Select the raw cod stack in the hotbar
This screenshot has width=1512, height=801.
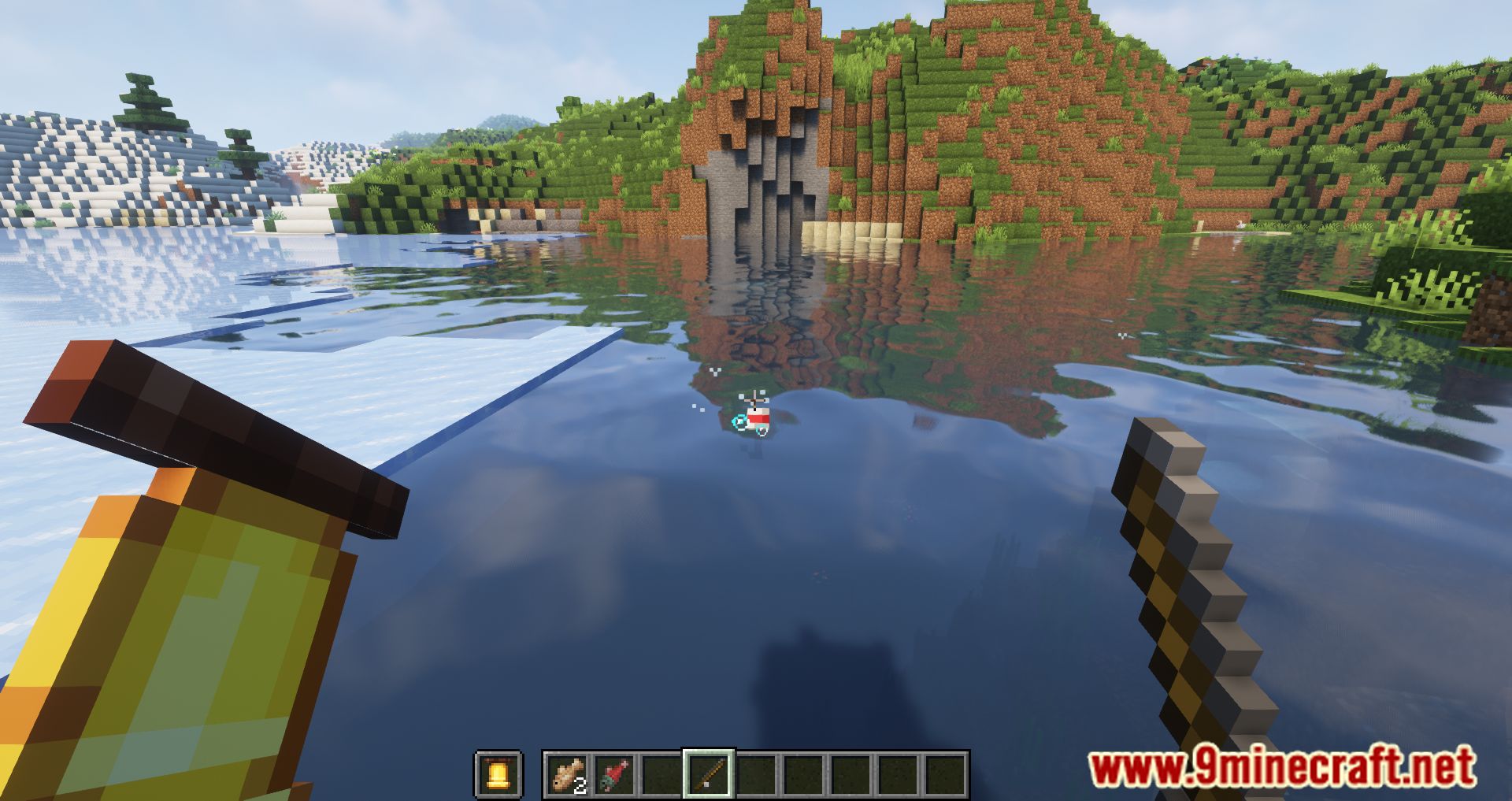[568, 774]
